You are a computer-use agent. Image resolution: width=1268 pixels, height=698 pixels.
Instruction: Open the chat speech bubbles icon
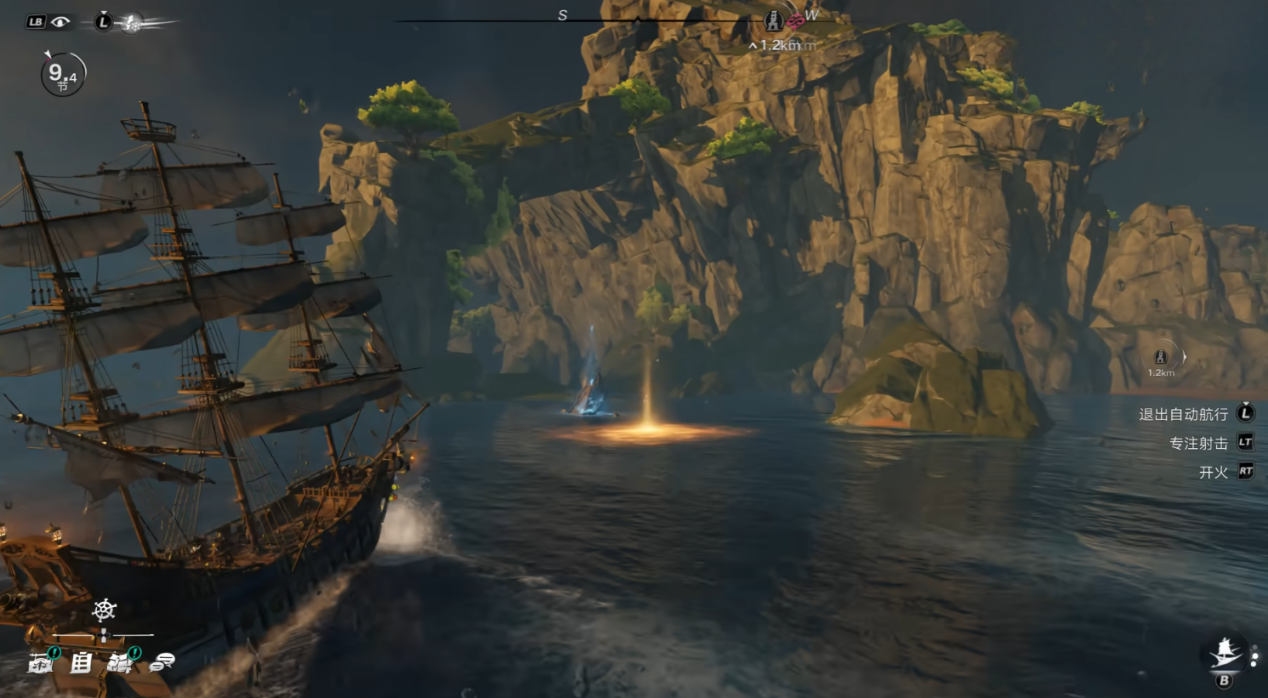point(162,661)
